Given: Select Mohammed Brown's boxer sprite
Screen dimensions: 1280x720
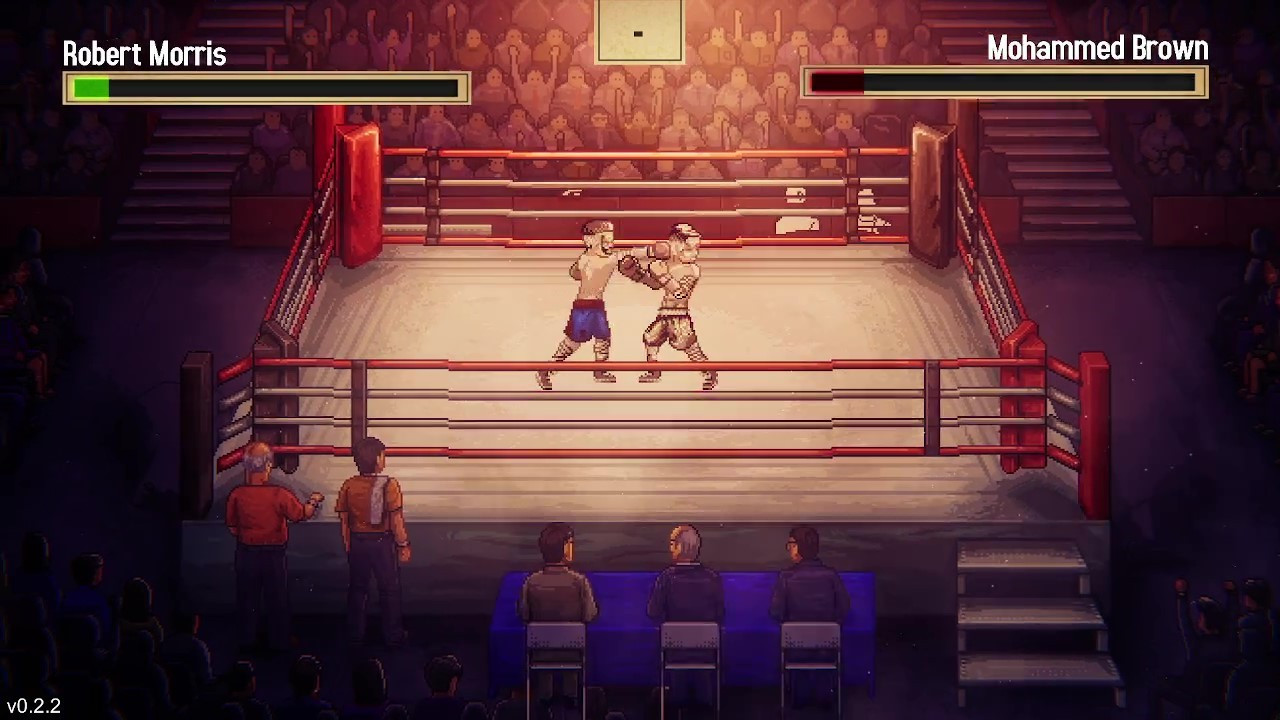Looking at the screenshot, I should [672, 295].
